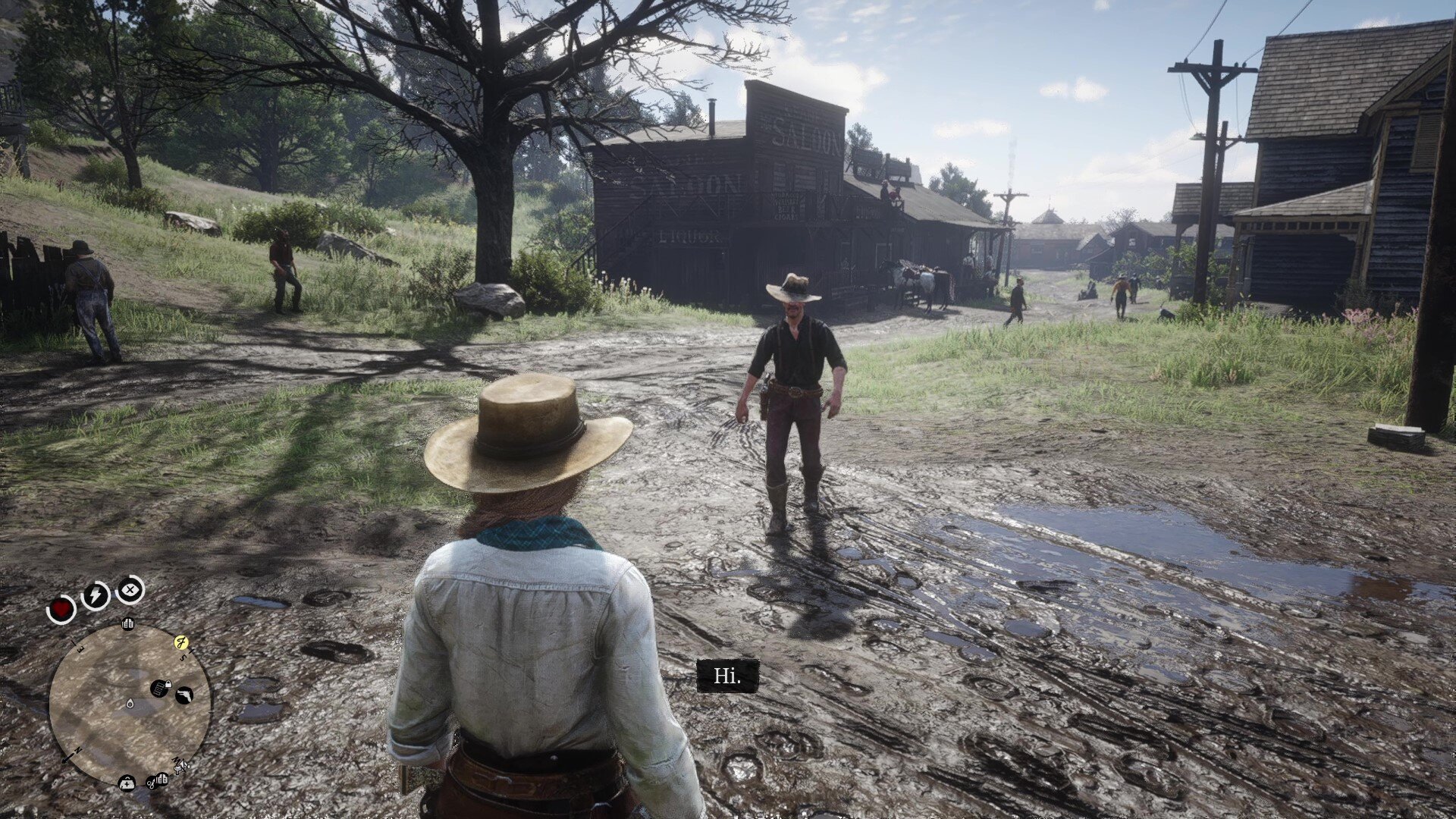The image size is (1456, 819).
Task: Open the circular minimap
Action: [130, 705]
